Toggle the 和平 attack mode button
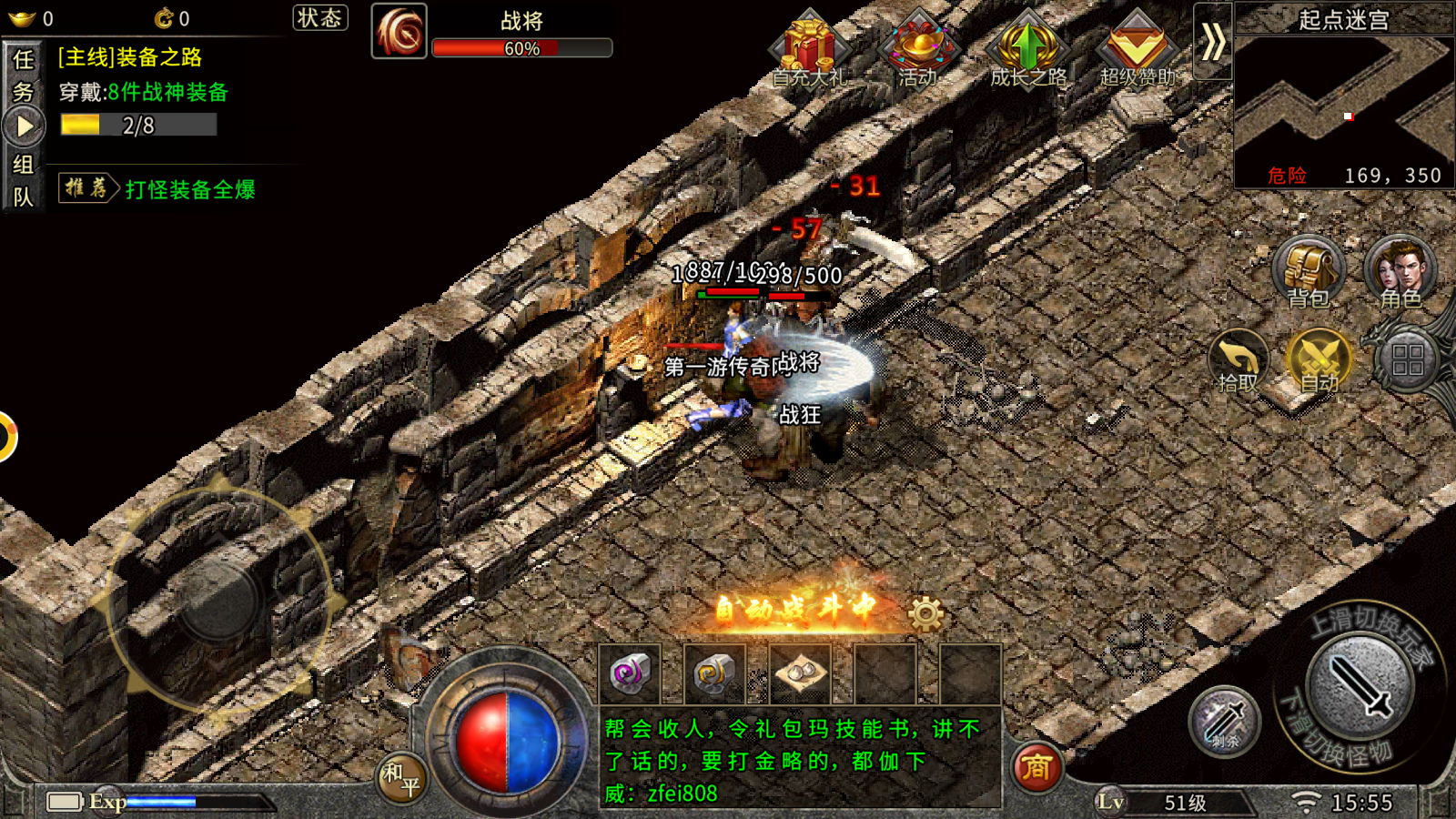Image resolution: width=1456 pixels, height=819 pixels. coord(400,778)
